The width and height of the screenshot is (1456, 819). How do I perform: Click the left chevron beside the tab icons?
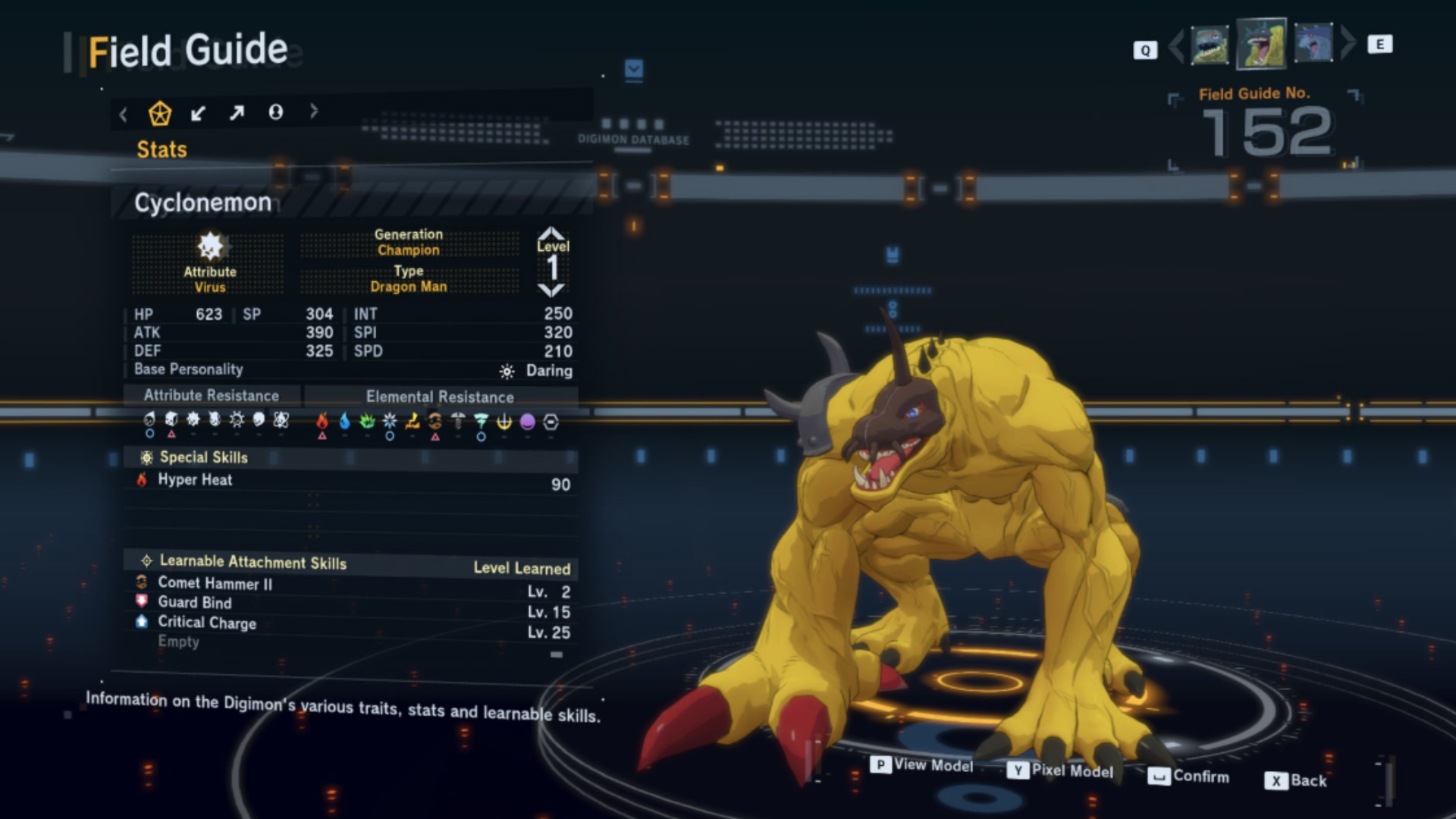coord(124,115)
